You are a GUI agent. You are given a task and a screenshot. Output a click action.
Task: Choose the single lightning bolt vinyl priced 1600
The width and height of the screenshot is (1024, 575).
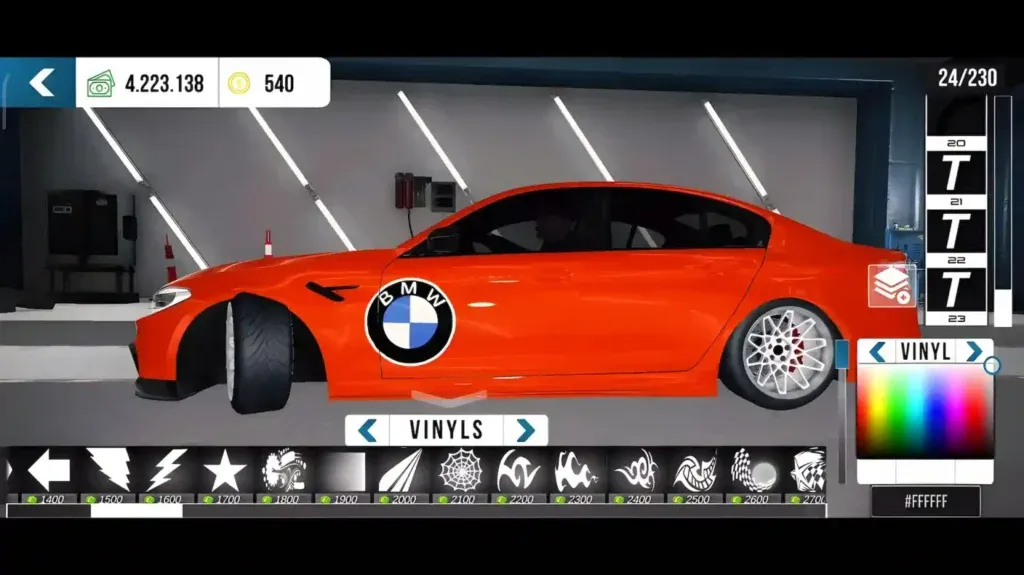tap(166, 469)
